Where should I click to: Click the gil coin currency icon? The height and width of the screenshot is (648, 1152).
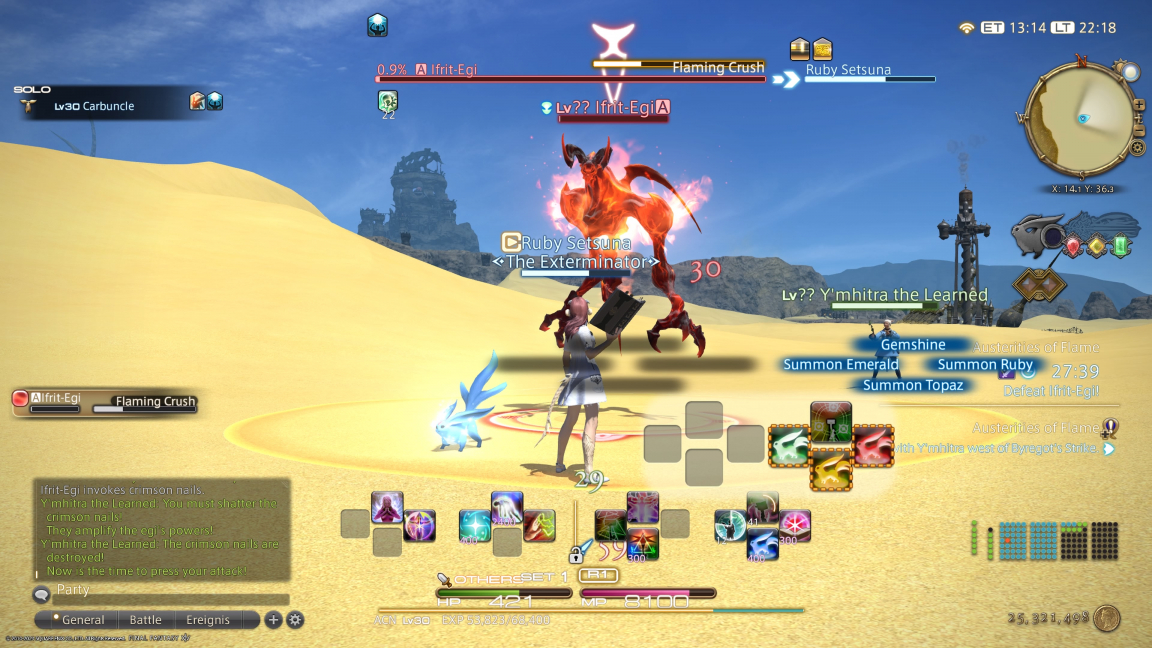point(1106,618)
